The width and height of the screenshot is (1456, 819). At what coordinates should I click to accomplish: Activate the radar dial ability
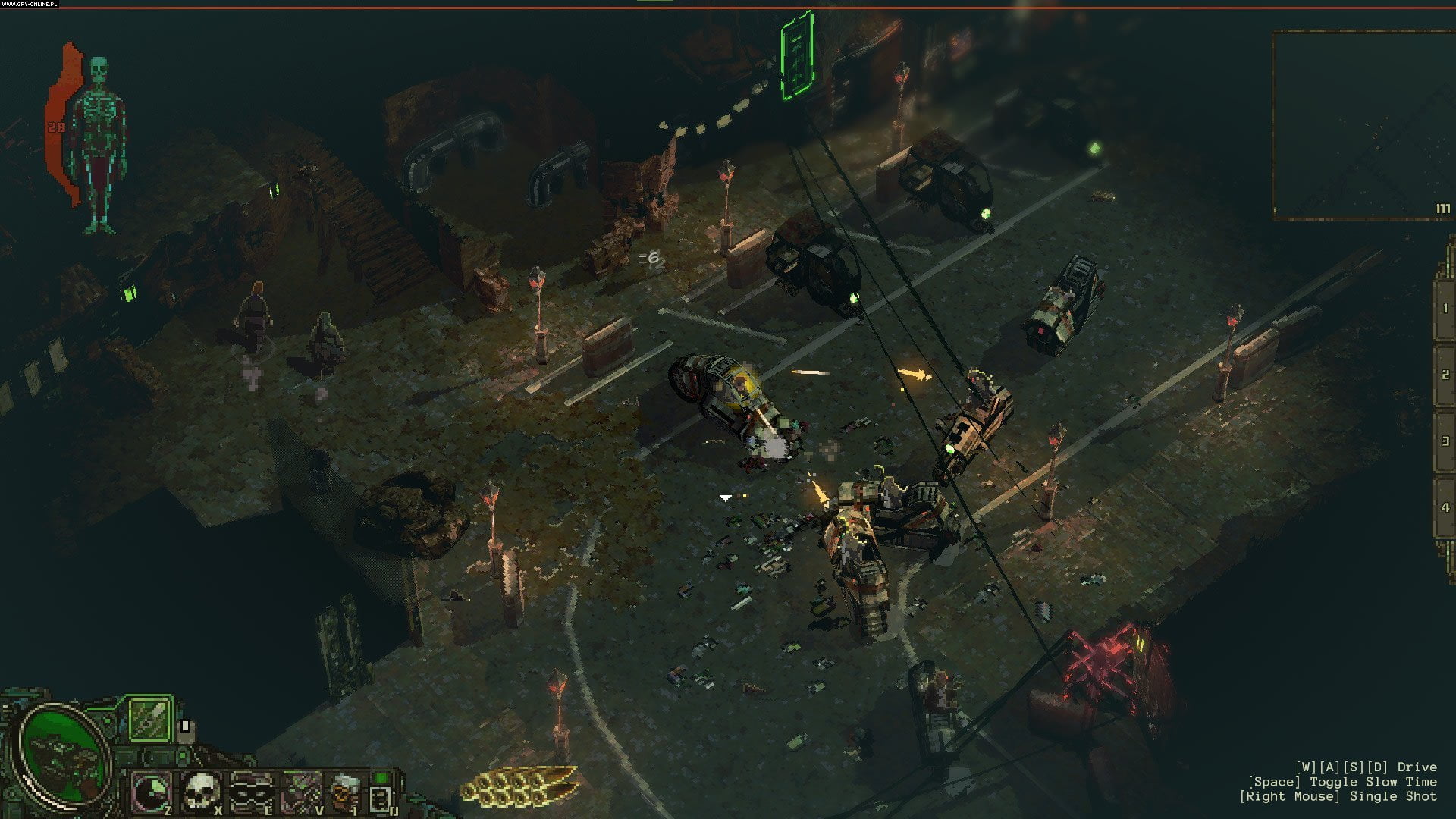(152, 792)
